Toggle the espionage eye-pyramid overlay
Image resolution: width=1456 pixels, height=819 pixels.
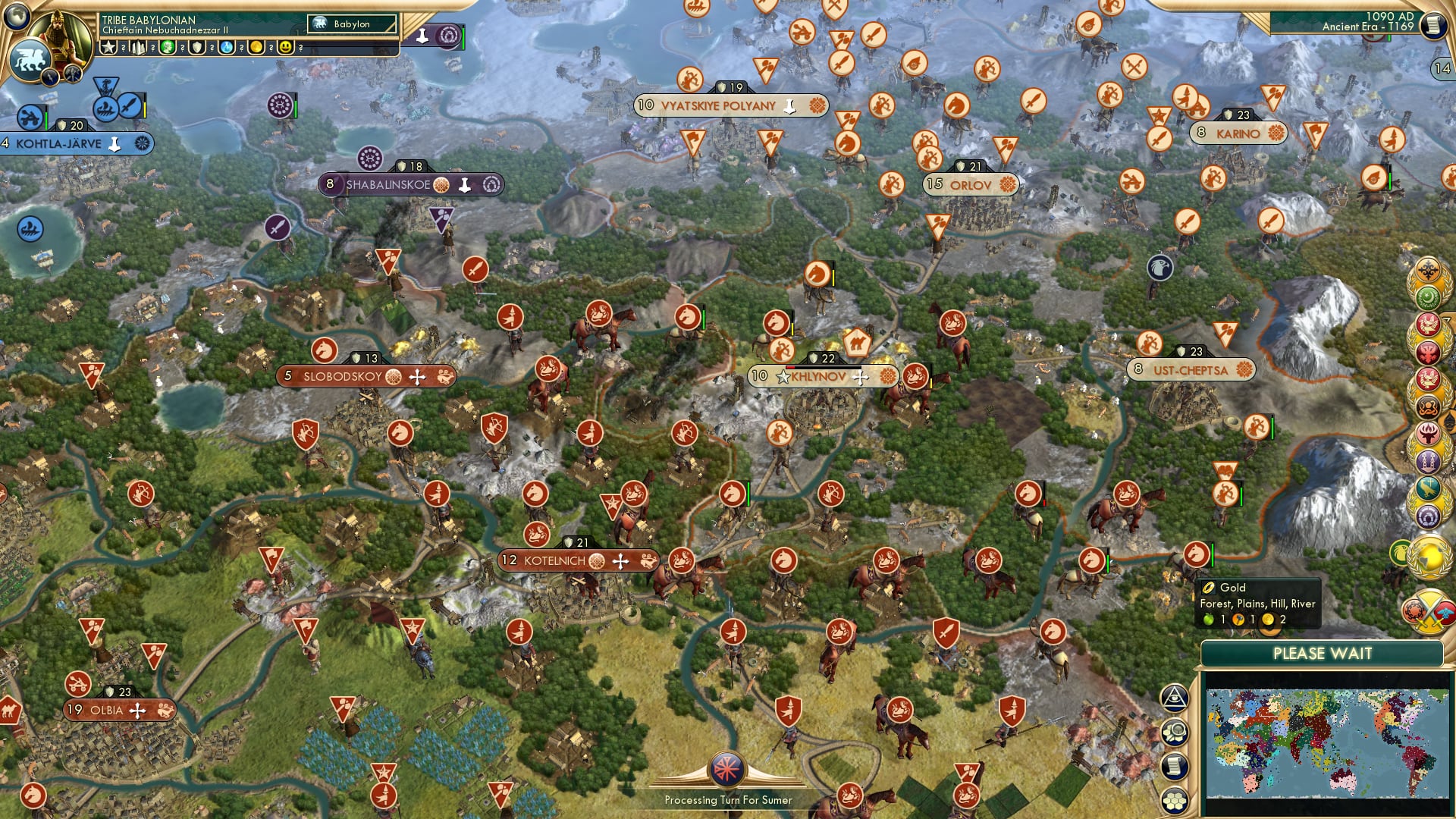pos(1175,697)
